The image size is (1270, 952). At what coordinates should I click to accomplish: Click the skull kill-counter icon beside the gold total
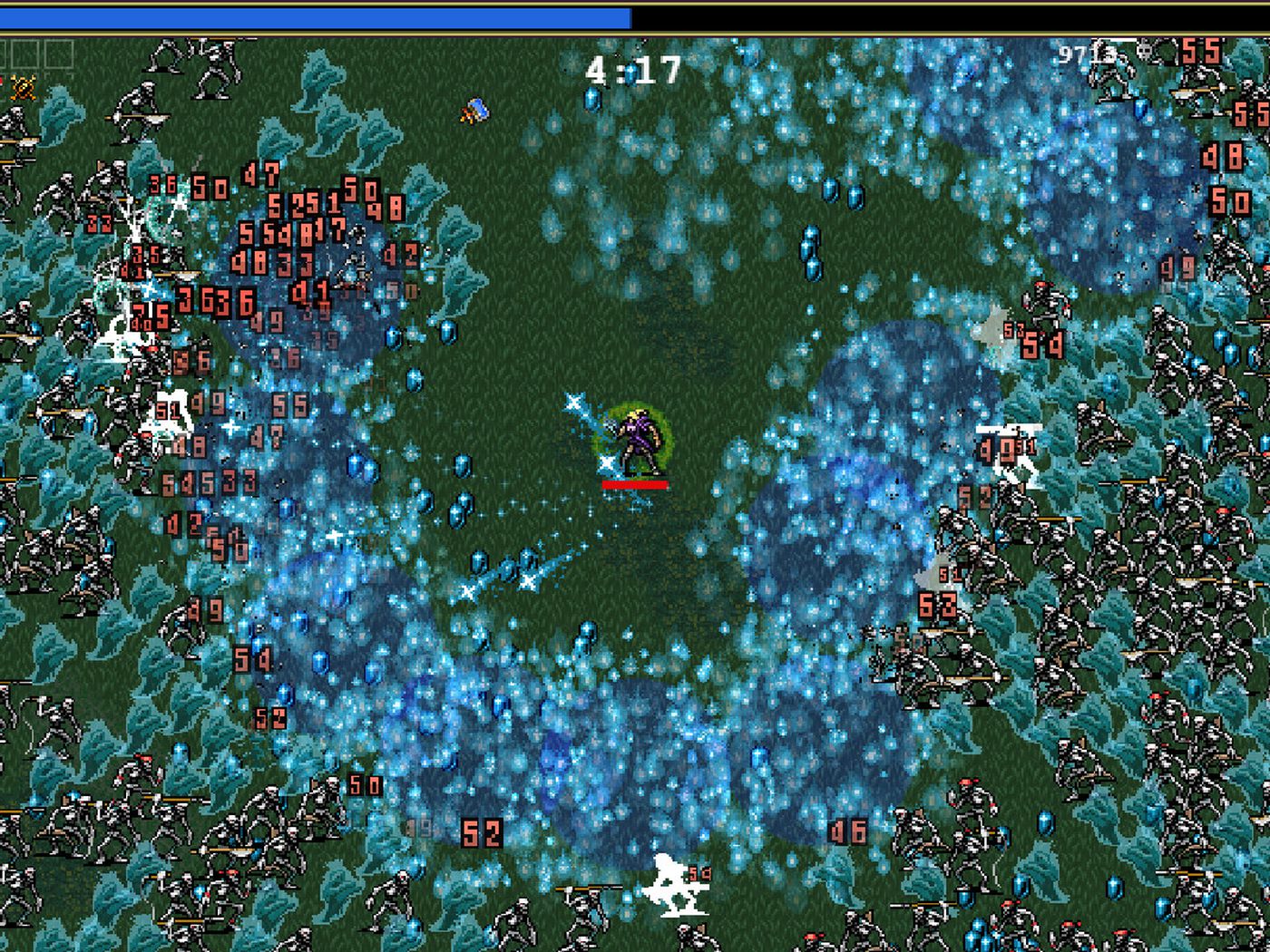pyautogui.click(x=1142, y=49)
